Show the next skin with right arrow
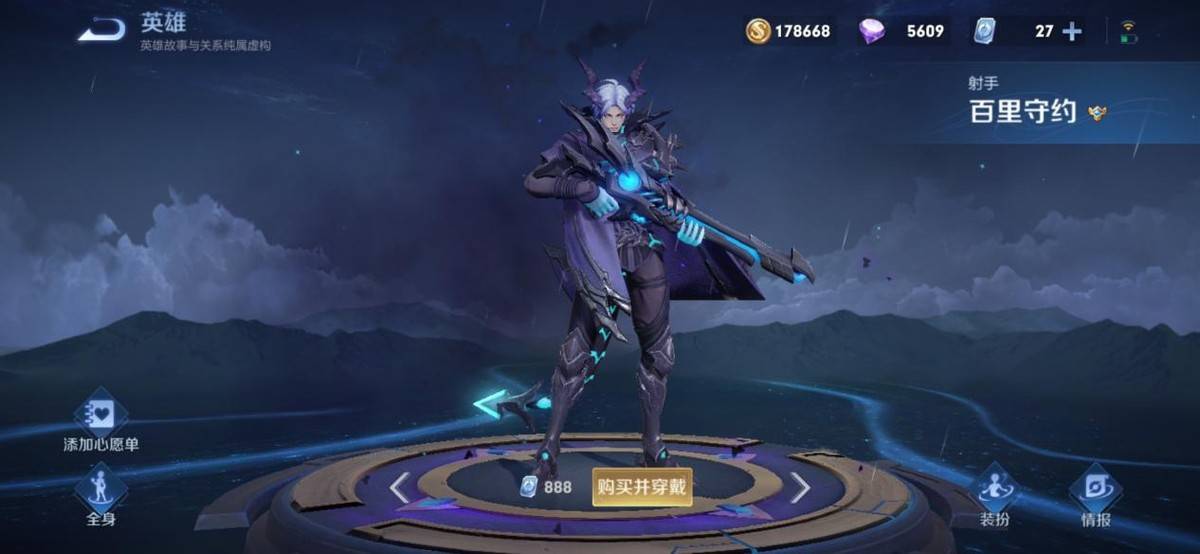Image resolution: width=1200 pixels, height=554 pixels. (800, 488)
